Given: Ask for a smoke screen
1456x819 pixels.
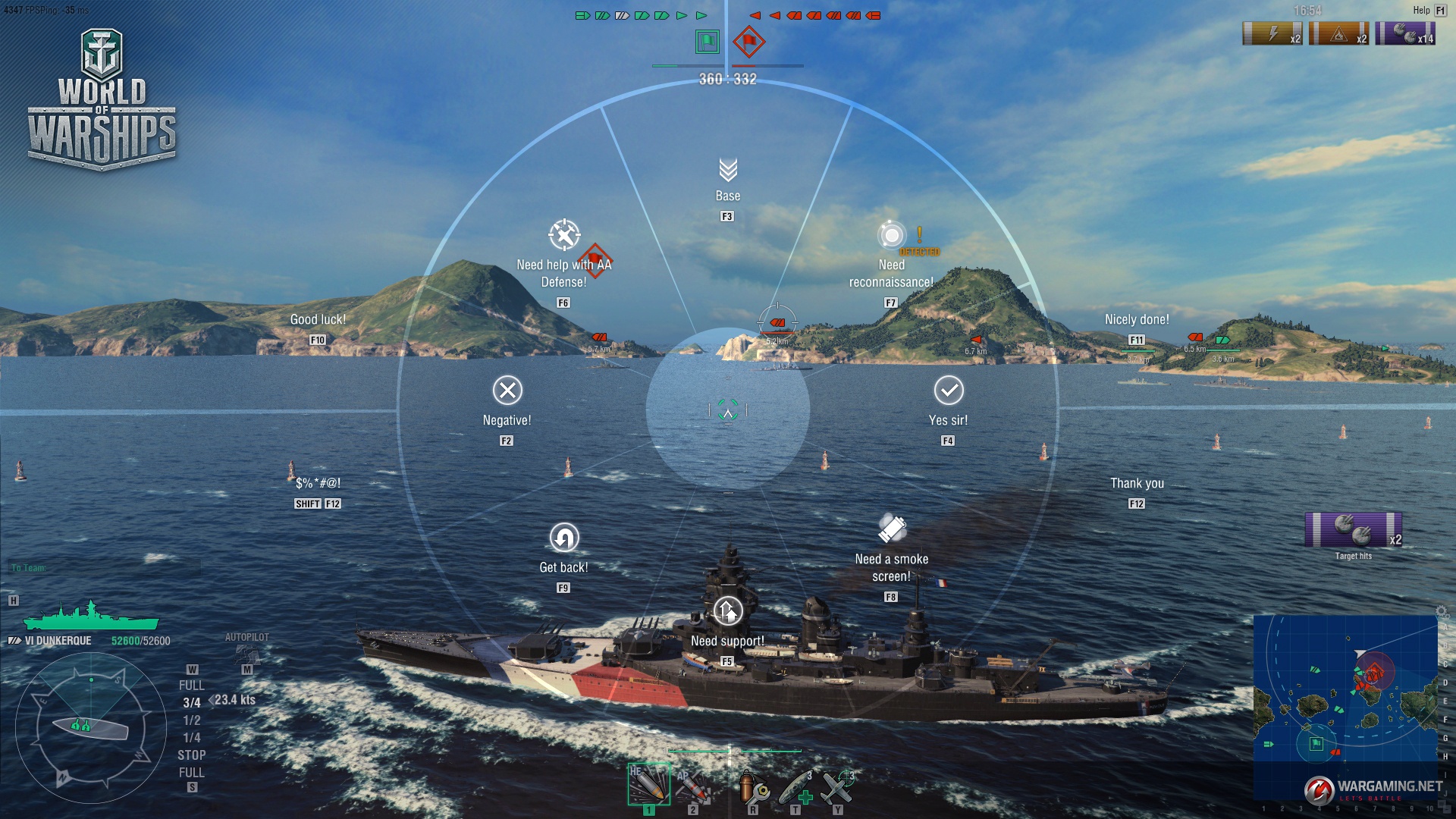Looking at the screenshot, I should click(x=892, y=529).
